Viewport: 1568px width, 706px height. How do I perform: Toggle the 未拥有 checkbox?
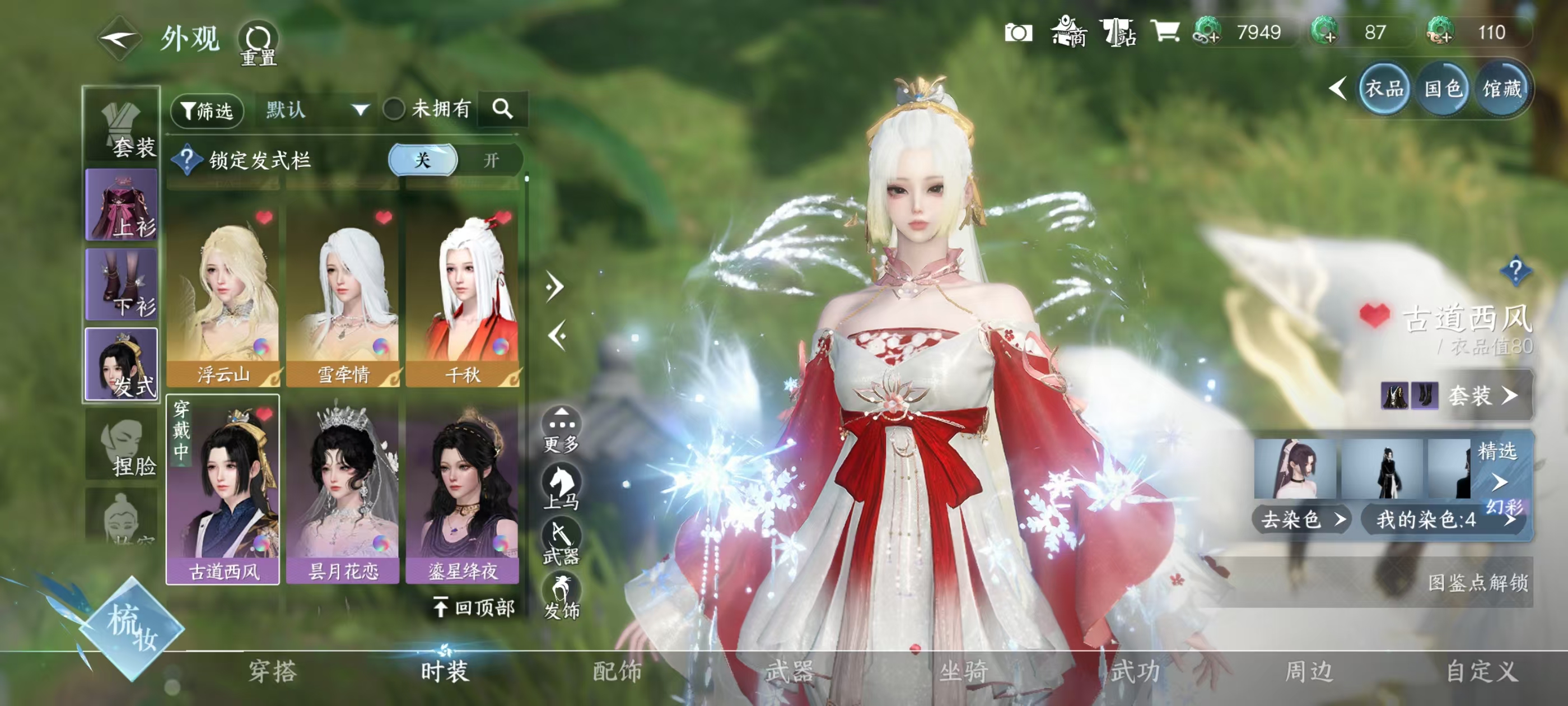[394, 110]
